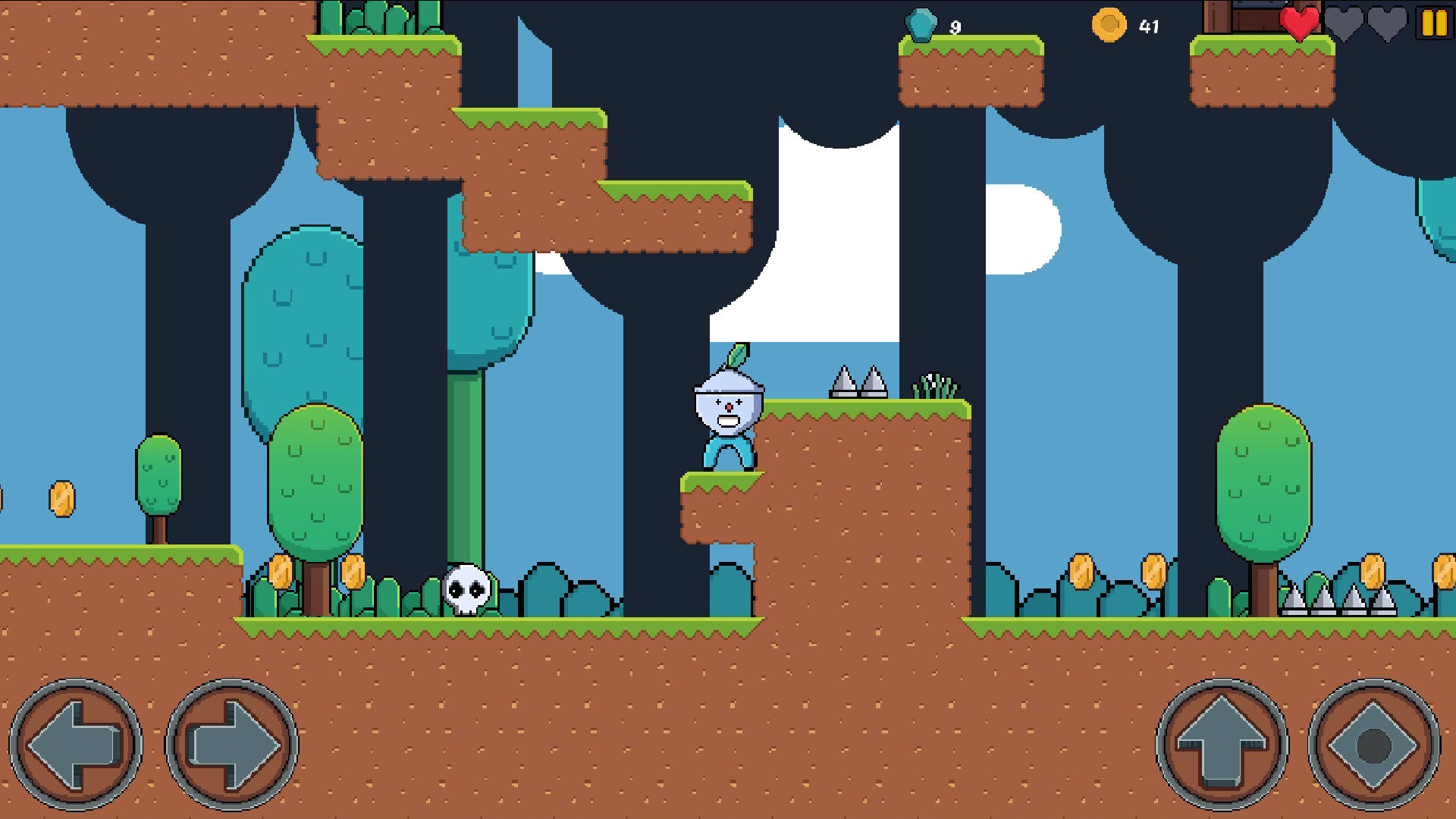Screen dimensions: 1456x819
Task: Tap the gem count number 9
Action: [955, 26]
